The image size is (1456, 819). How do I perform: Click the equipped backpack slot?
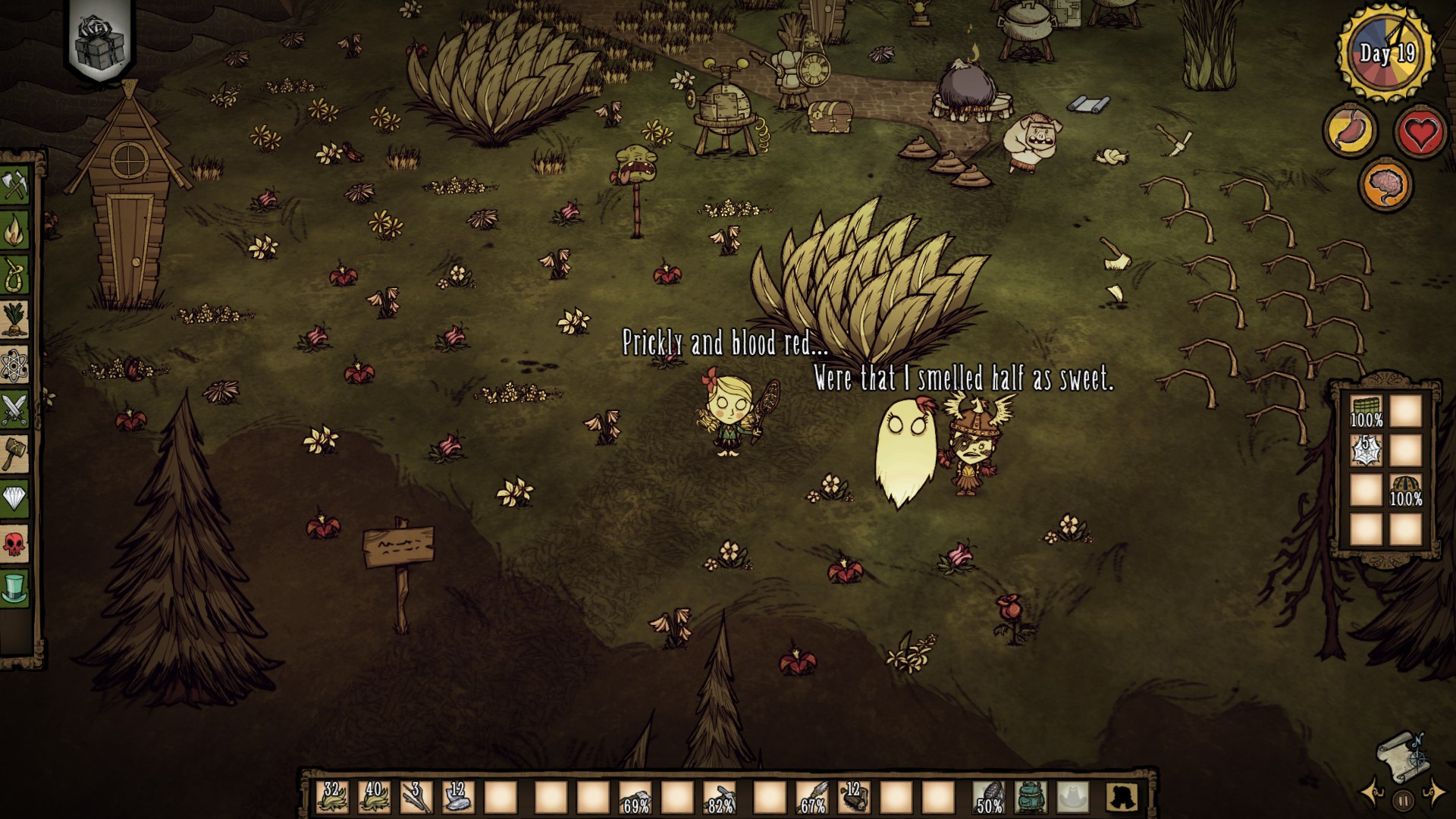click(1030, 796)
